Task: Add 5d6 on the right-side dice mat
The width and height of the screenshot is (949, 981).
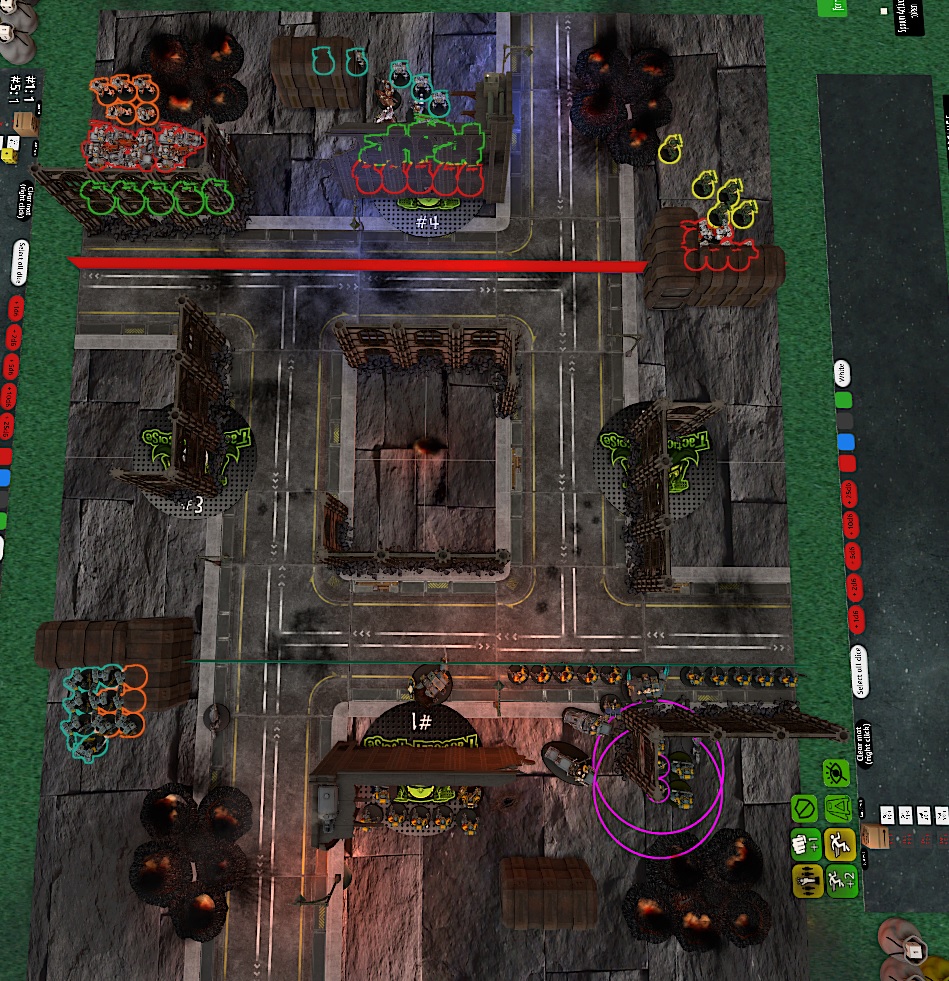Action: [x=850, y=553]
